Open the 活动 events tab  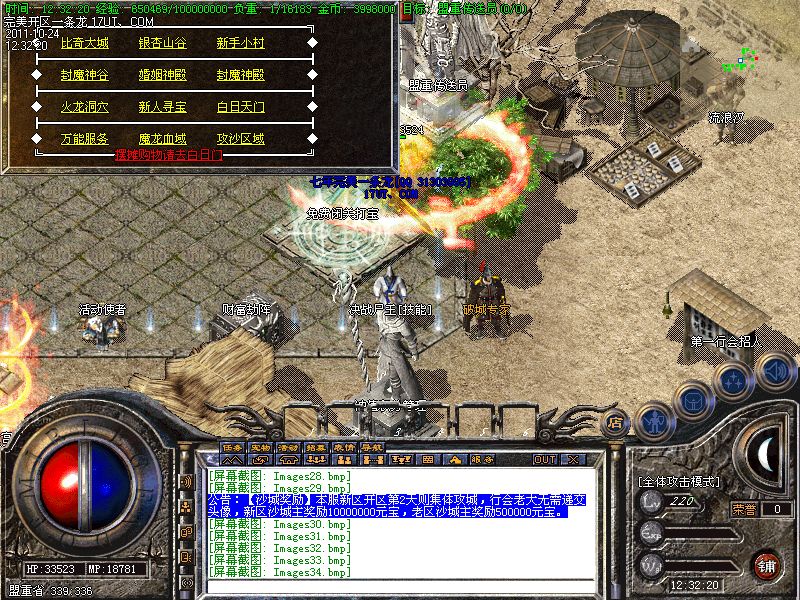[289, 446]
